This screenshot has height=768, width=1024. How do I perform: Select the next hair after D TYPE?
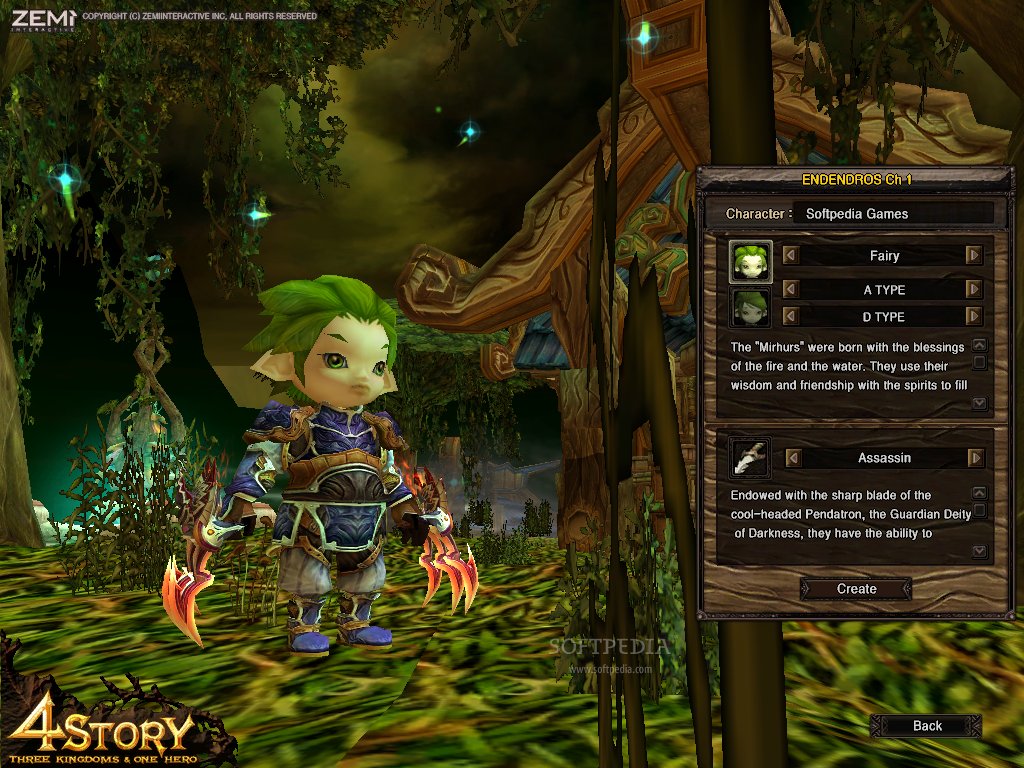[x=974, y=316]
